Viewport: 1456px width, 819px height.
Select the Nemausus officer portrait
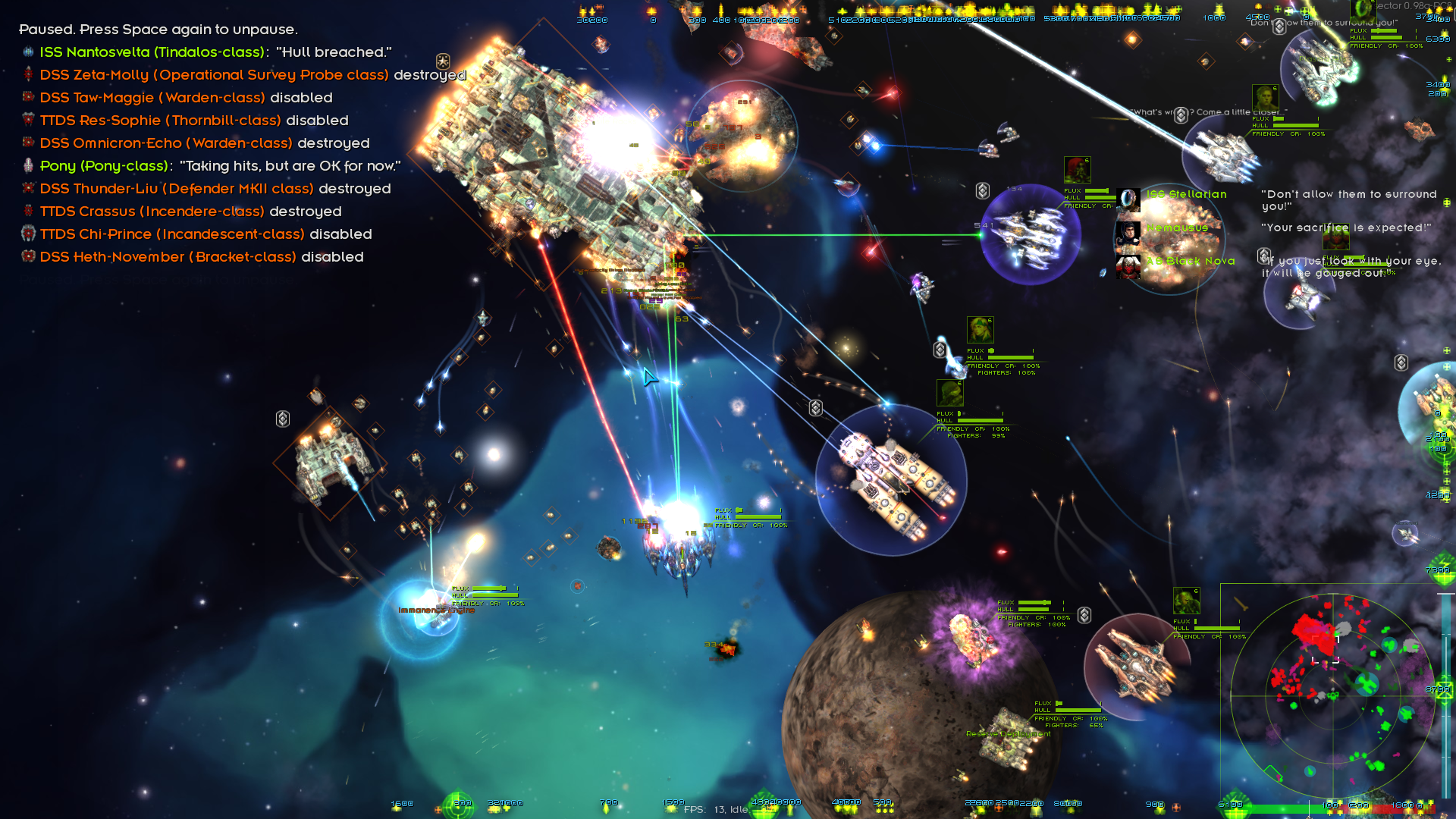pos(1128,233)
